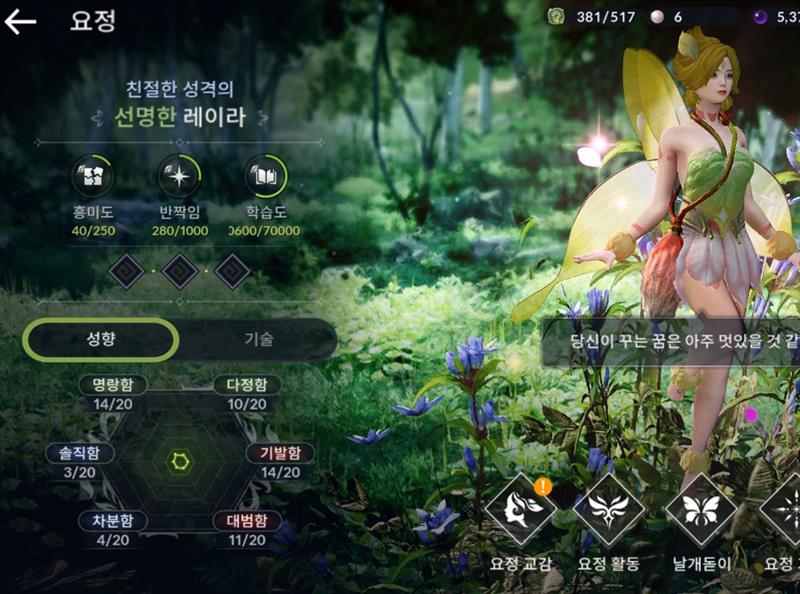This screenshot has width=800, height=594.
Task: Open 요정 교감 fairy communion
Action: point(520,510)
